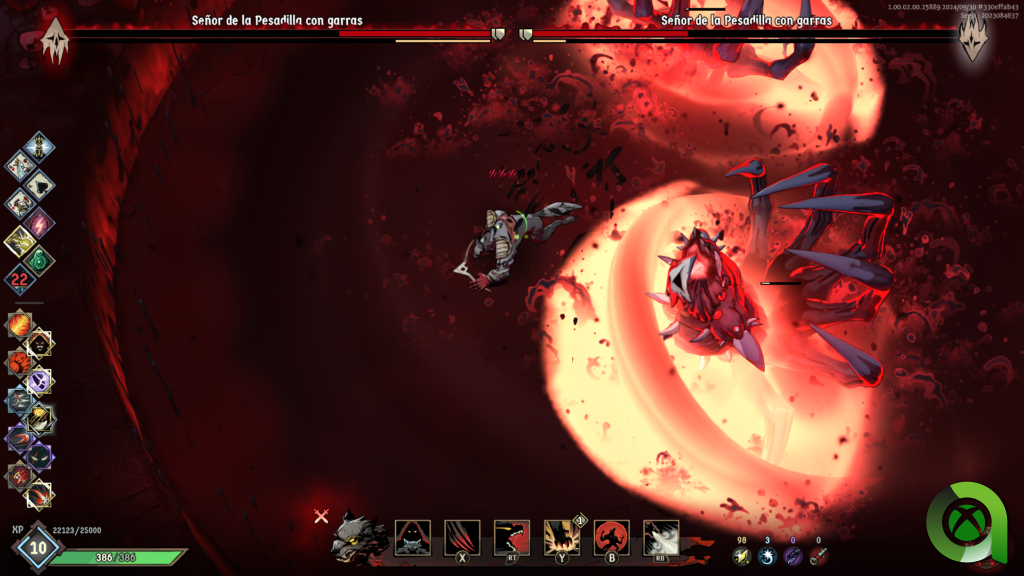Screen dimensions: 1024x576
Task: Trigger the roaring wolf ability
Action: tap(512, 537)
